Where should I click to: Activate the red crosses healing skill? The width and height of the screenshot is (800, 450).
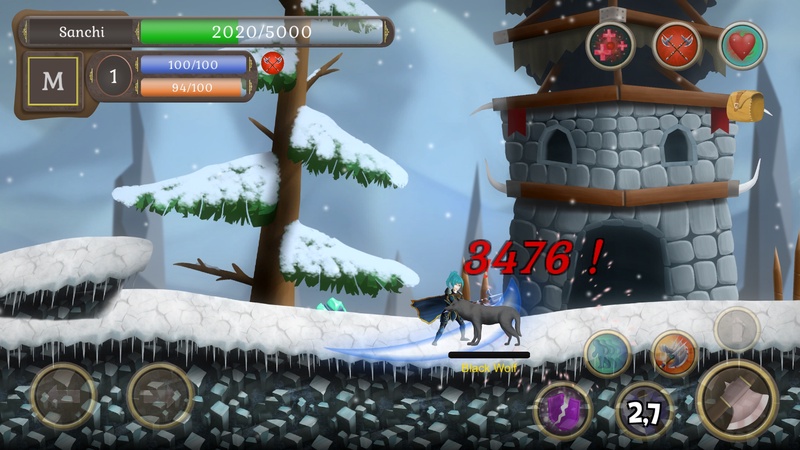(610, 45)
